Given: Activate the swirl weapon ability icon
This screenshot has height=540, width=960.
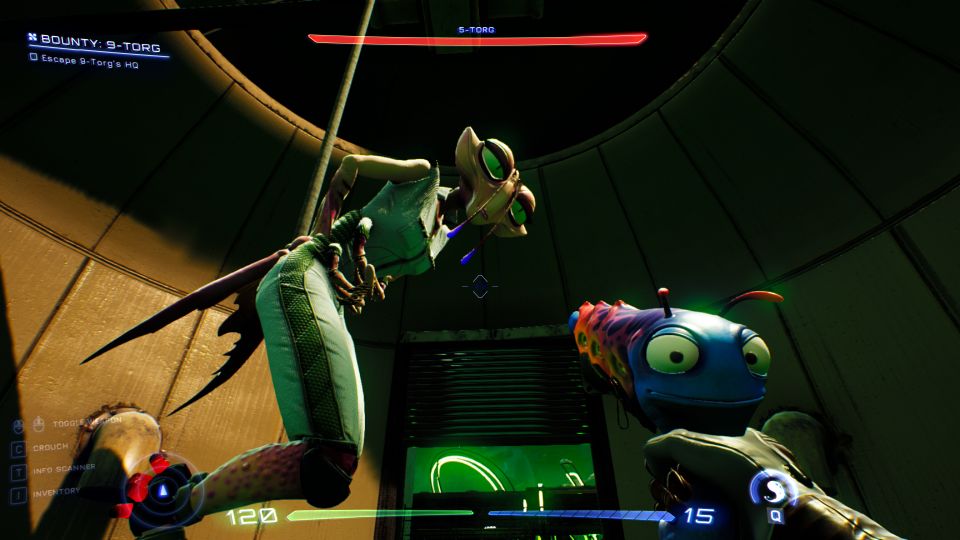Looking at the screenshot, I should (774, 491).
